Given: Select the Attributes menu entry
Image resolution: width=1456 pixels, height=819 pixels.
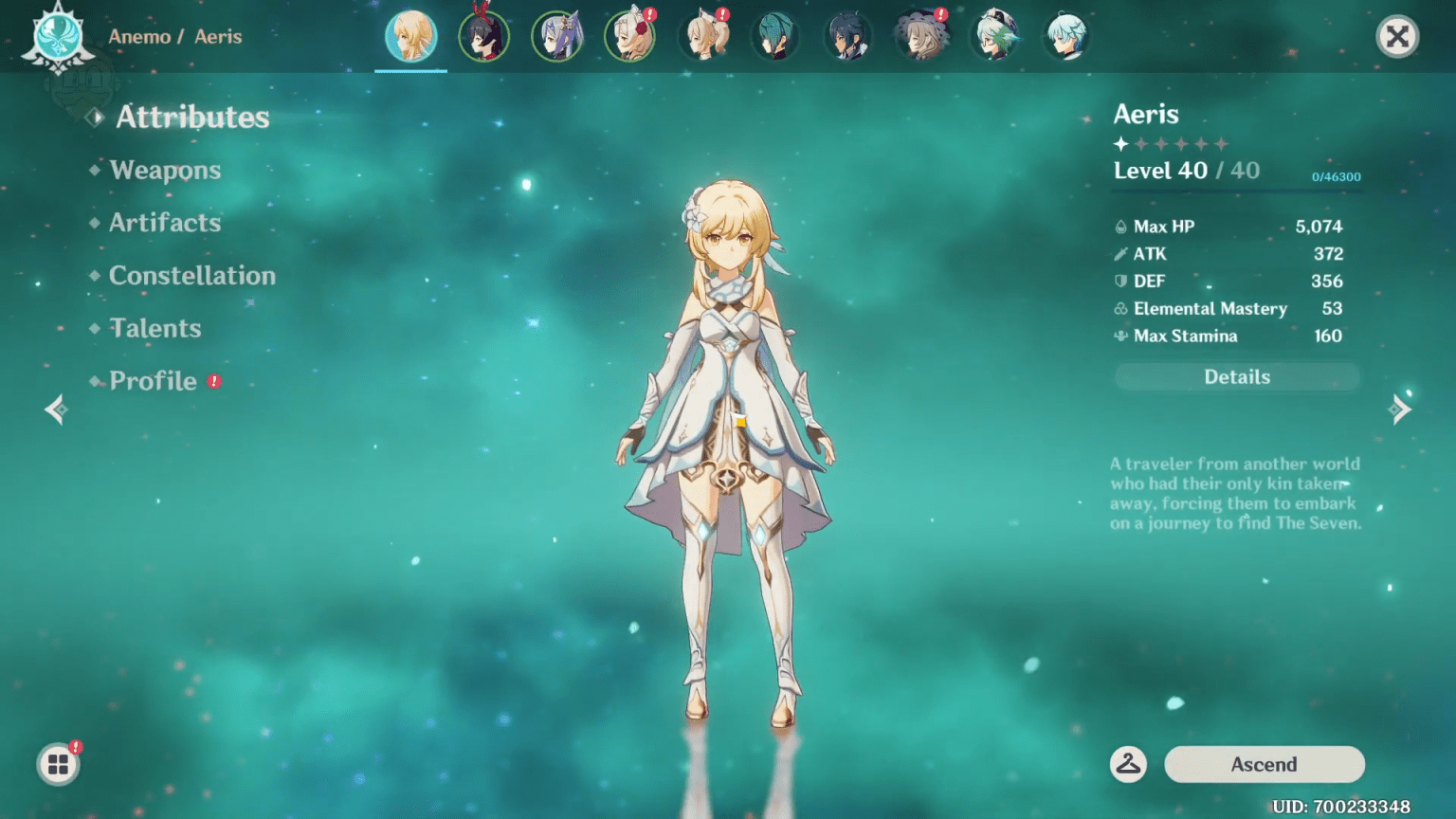Looking at the screenshot, I should point(192,117).
